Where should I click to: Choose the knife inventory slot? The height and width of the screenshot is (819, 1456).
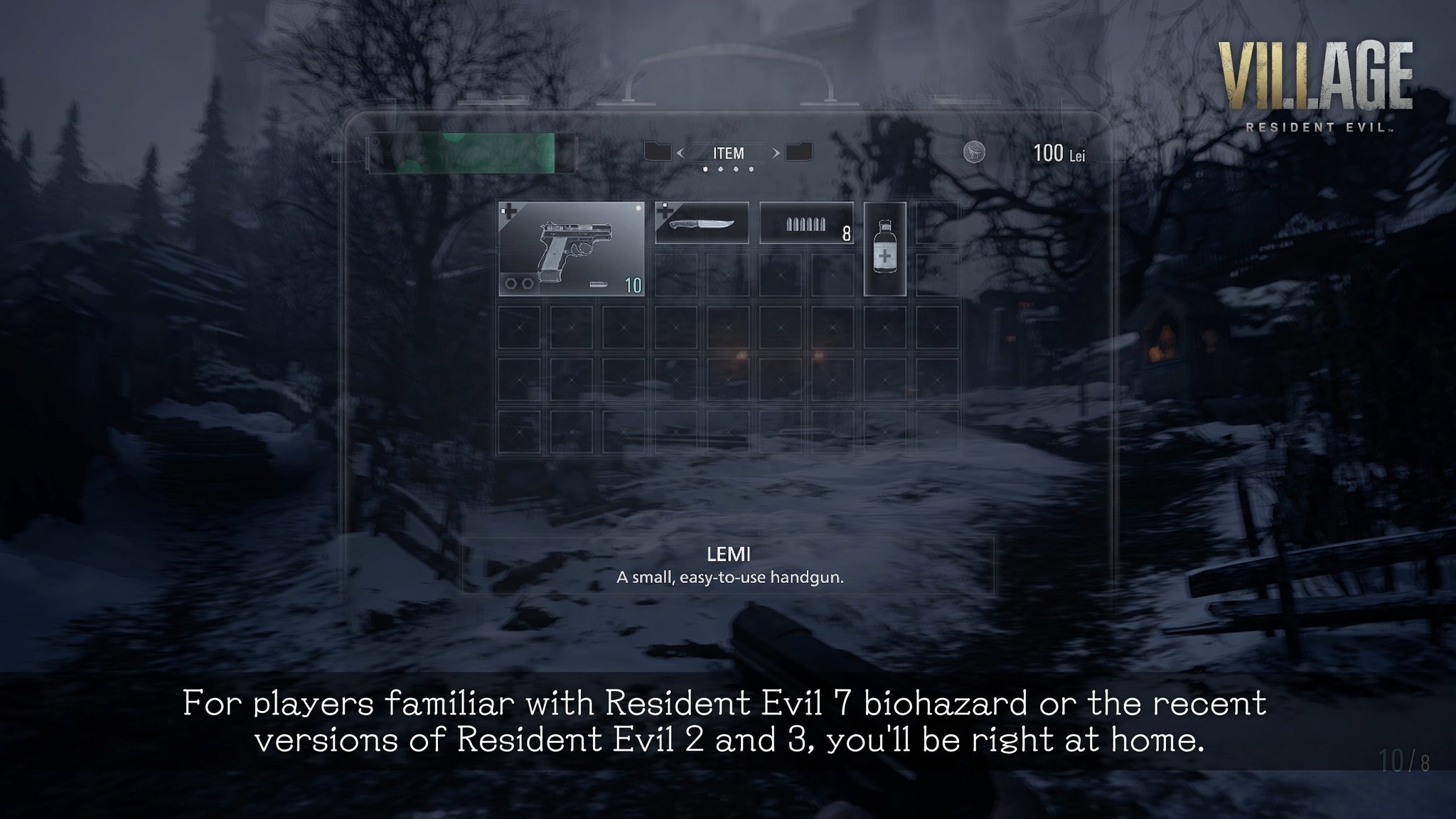coord(701,223)
